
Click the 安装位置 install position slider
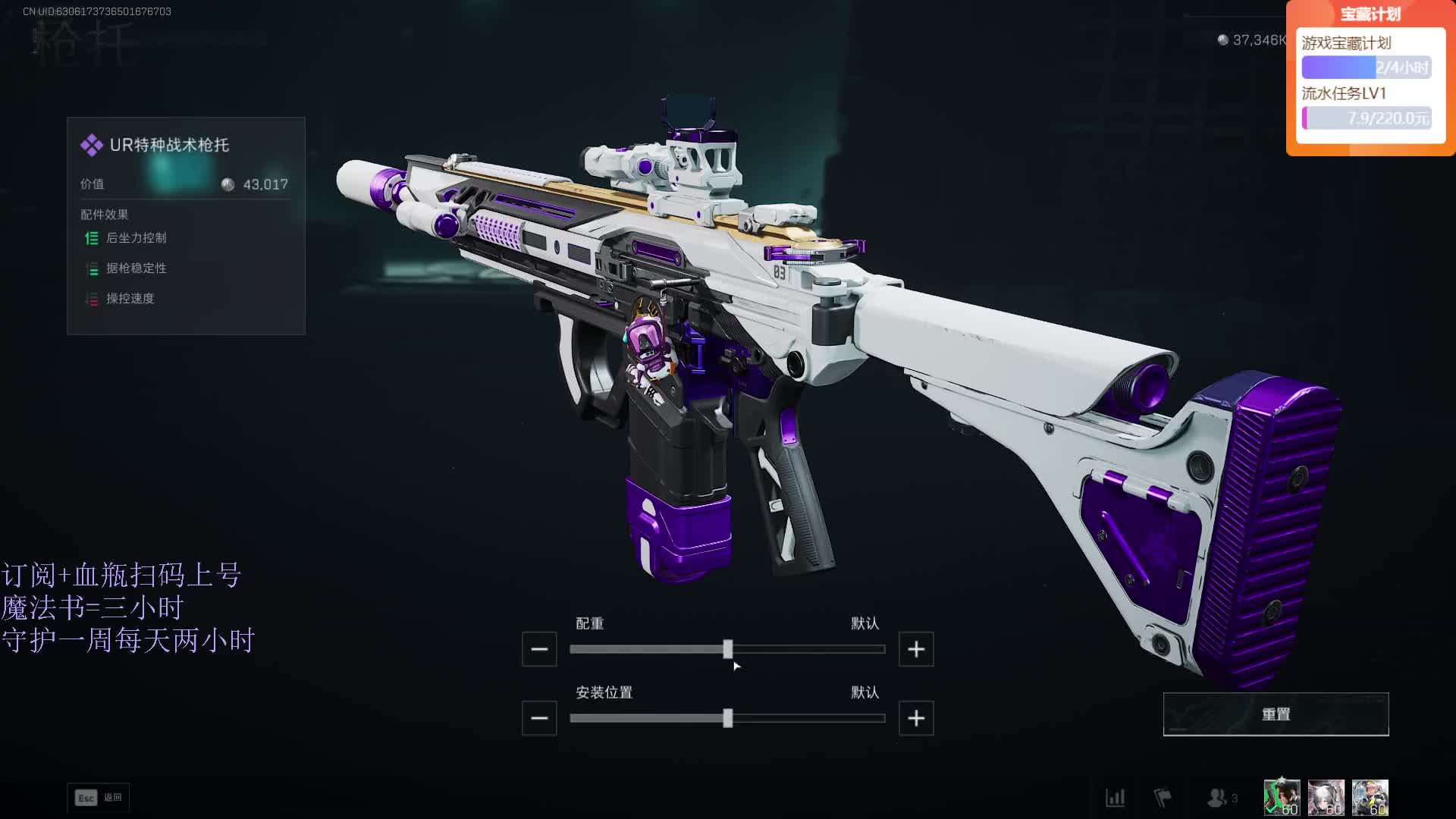tap(727, 718)
